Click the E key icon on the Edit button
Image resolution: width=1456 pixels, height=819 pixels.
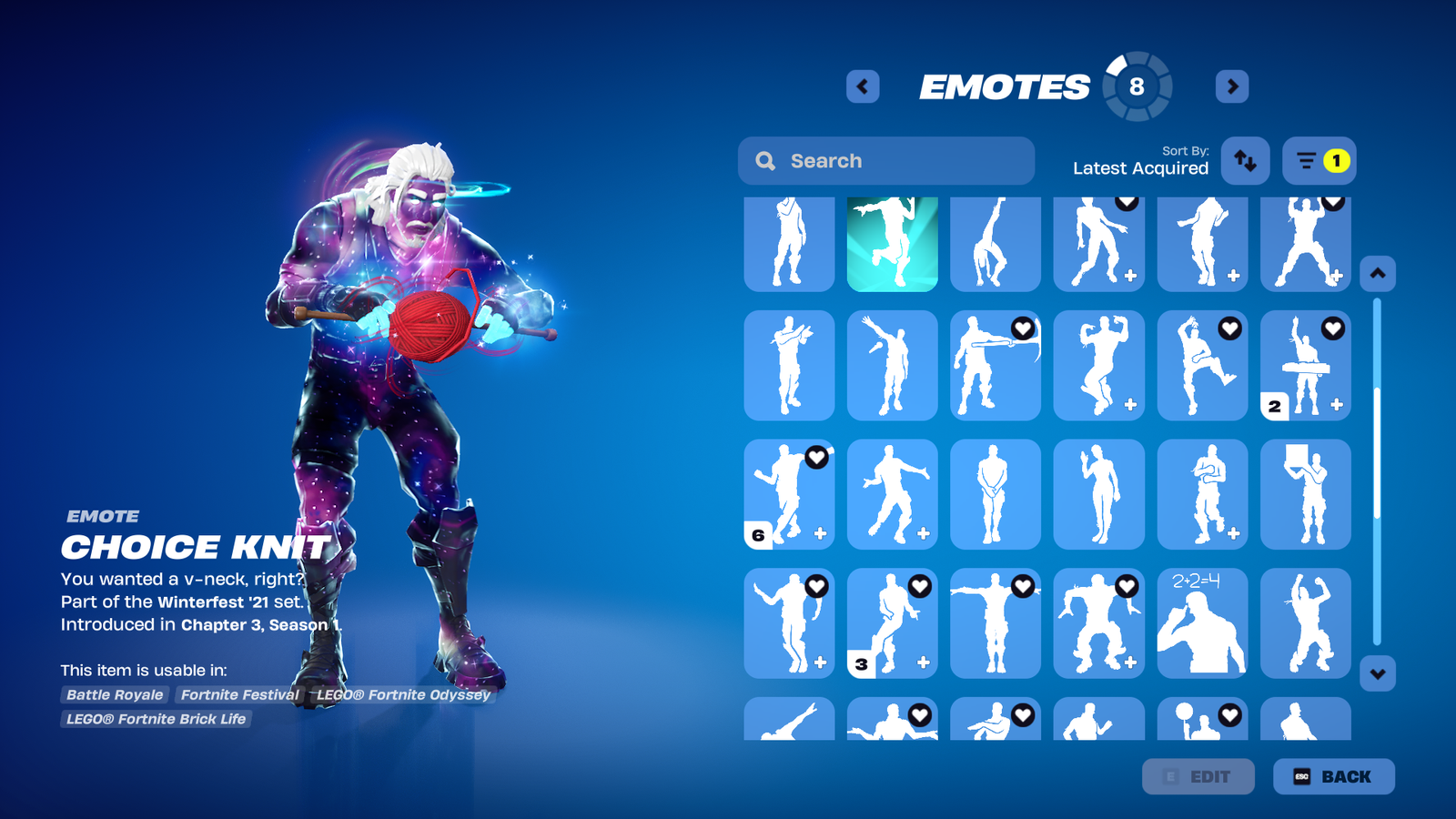(1170, 776)
